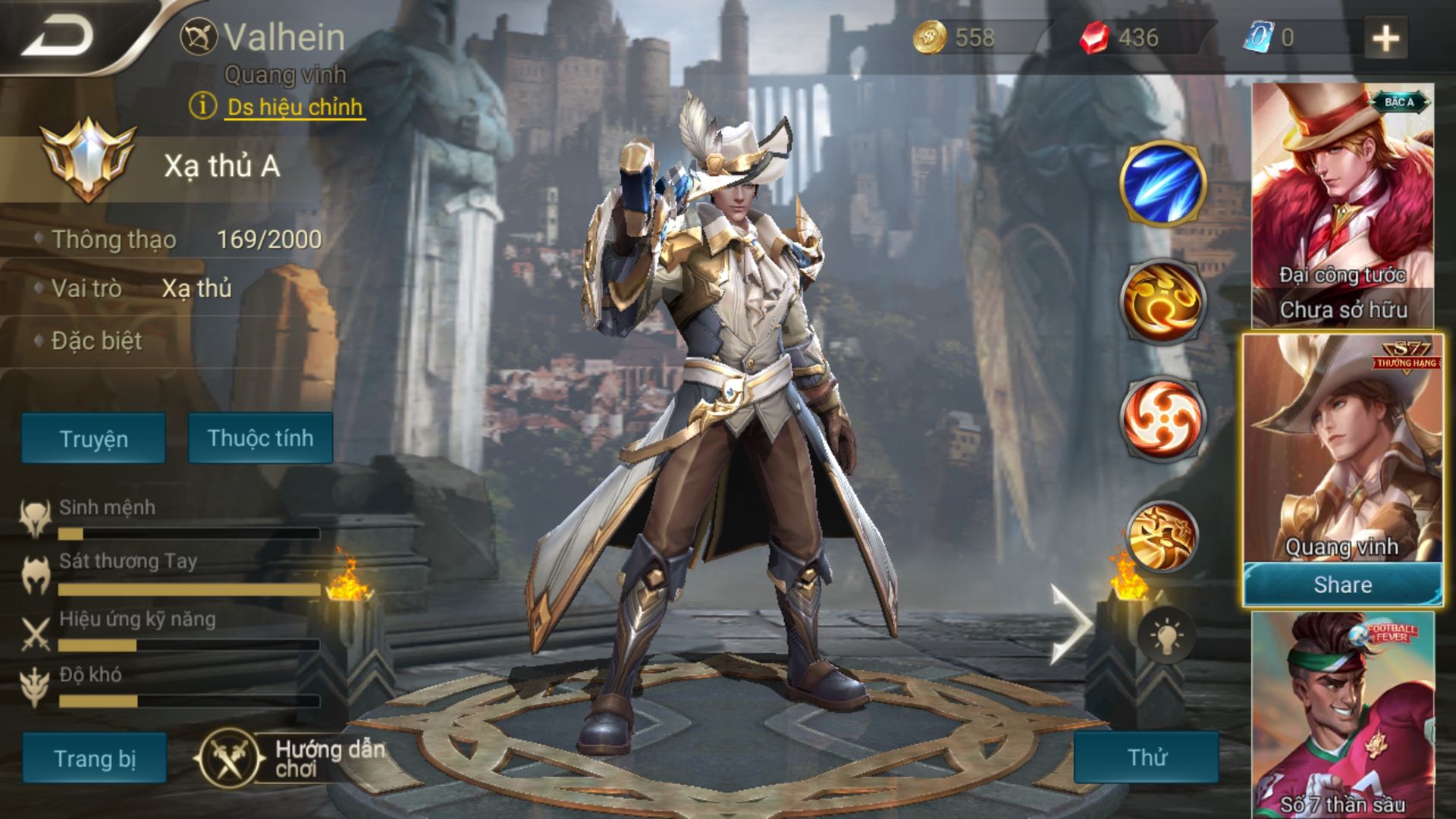The height and width of the screenshot is (819, 1456).
Task: Open the Ds hiệu chỉnh link
Action: coord(294,107)
